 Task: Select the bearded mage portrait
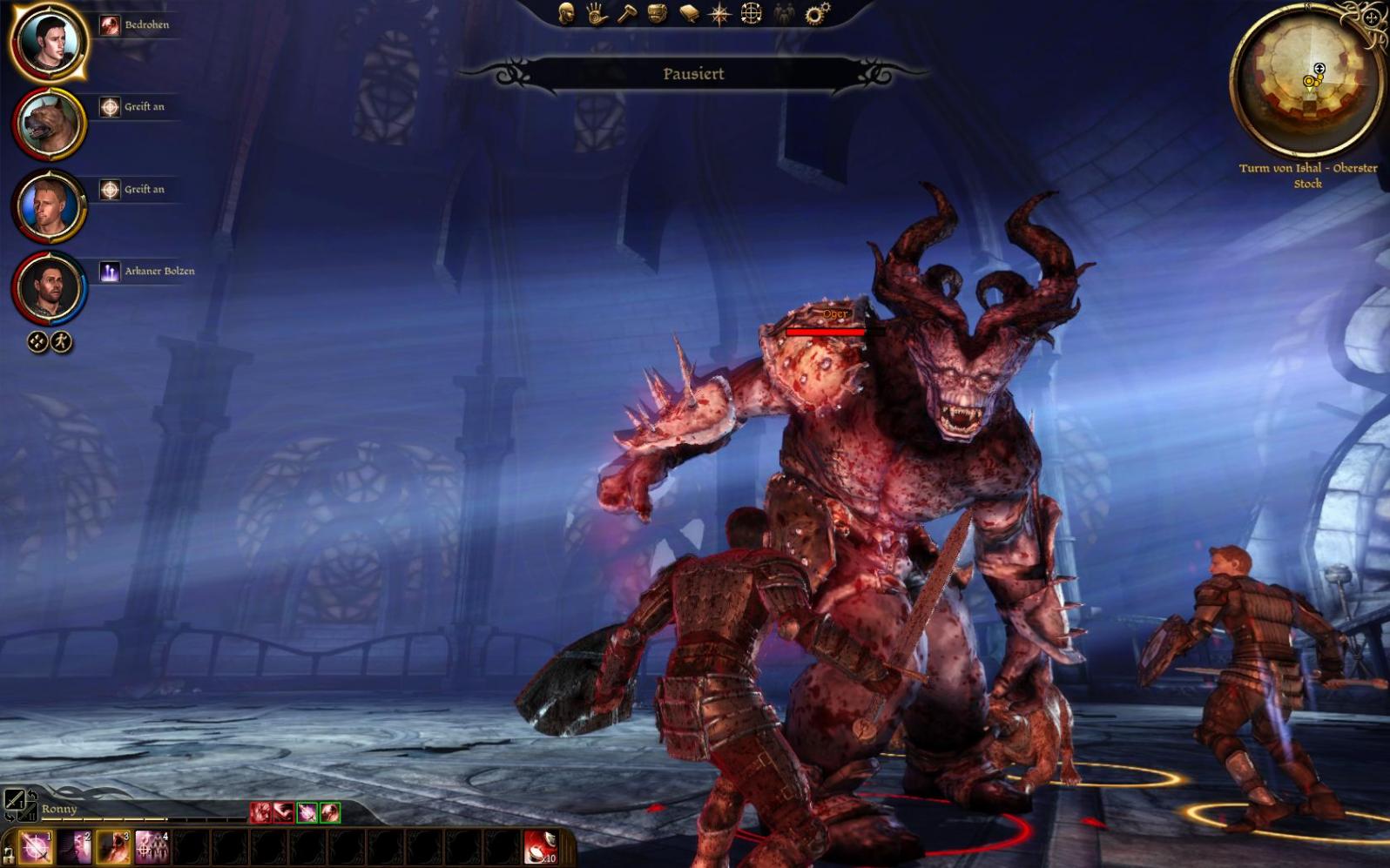click(x=48, y=287)
